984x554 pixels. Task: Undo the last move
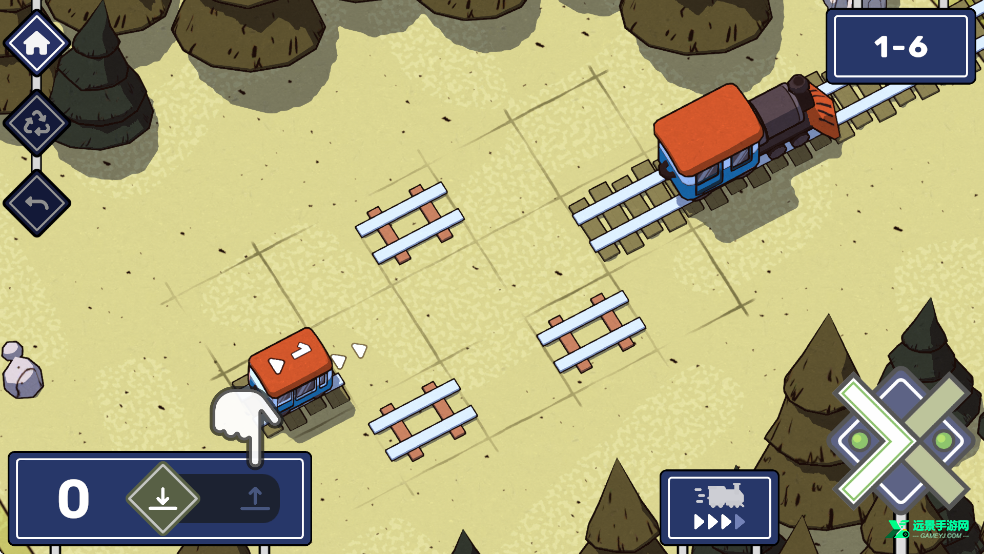(37, 203)
